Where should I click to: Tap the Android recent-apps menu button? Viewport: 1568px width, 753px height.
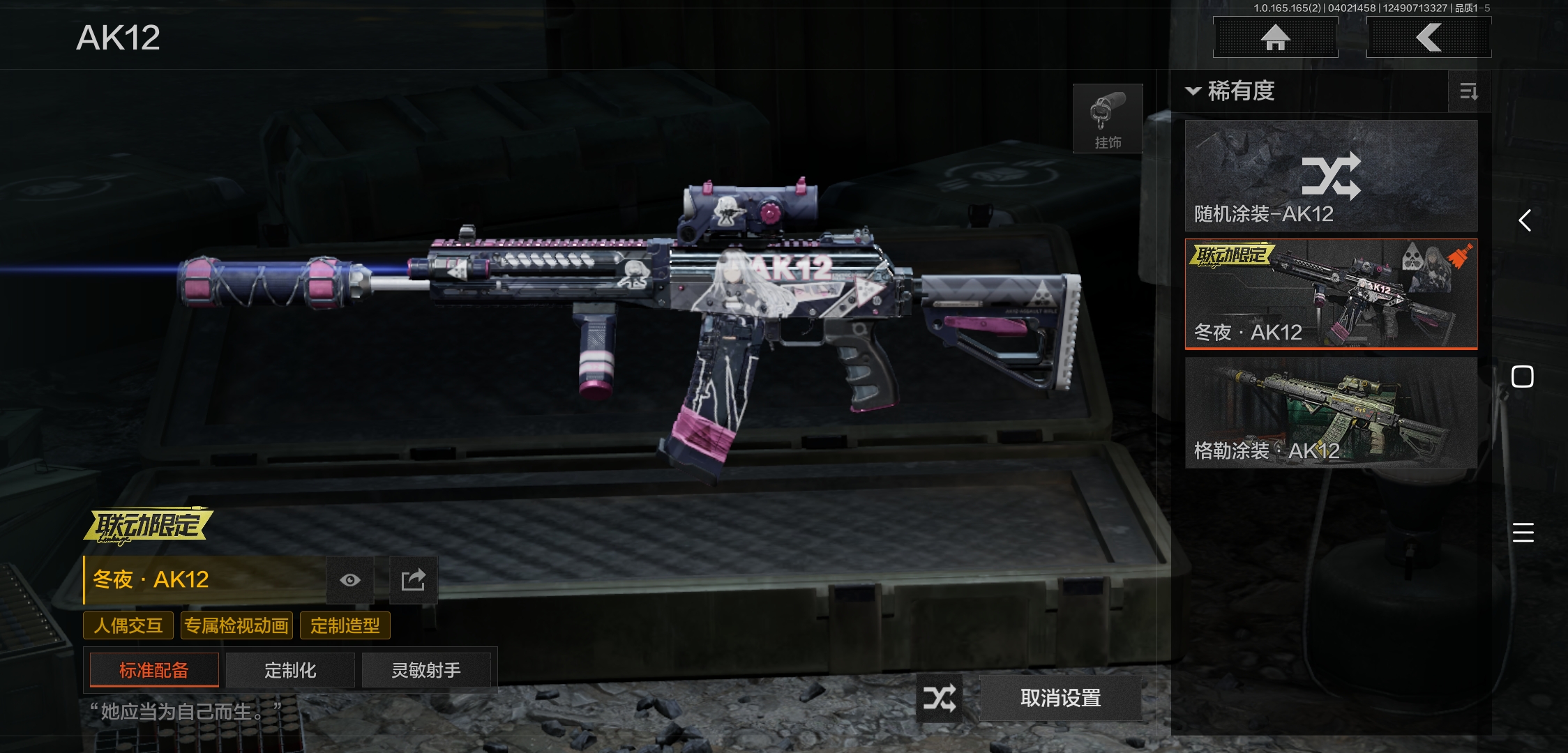[x=1523, y=533]
